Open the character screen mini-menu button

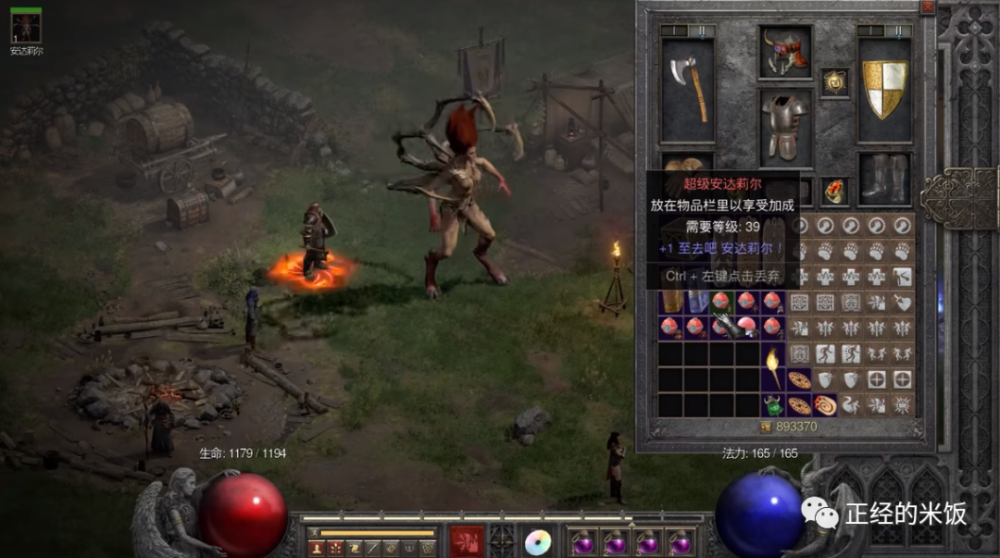[x=315, y=548]
